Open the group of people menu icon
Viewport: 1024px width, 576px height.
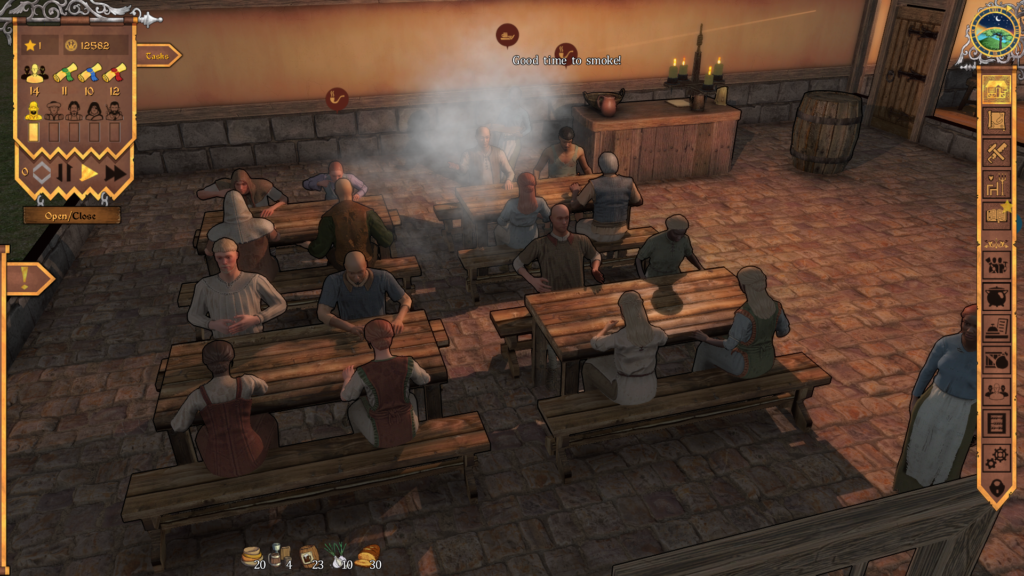click(995, 266)
